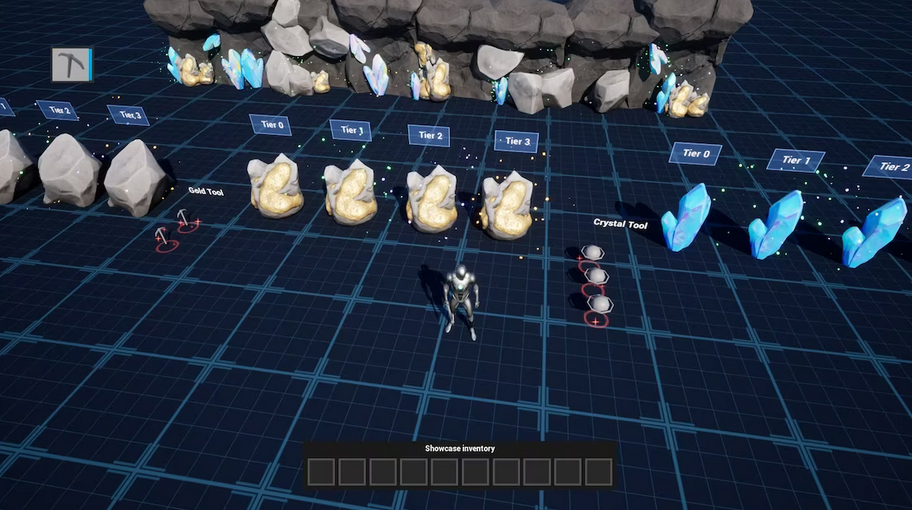This screenshot has height=510, width=912.
Task: Select the pickaxe tool icon
Action: [71, 65]
